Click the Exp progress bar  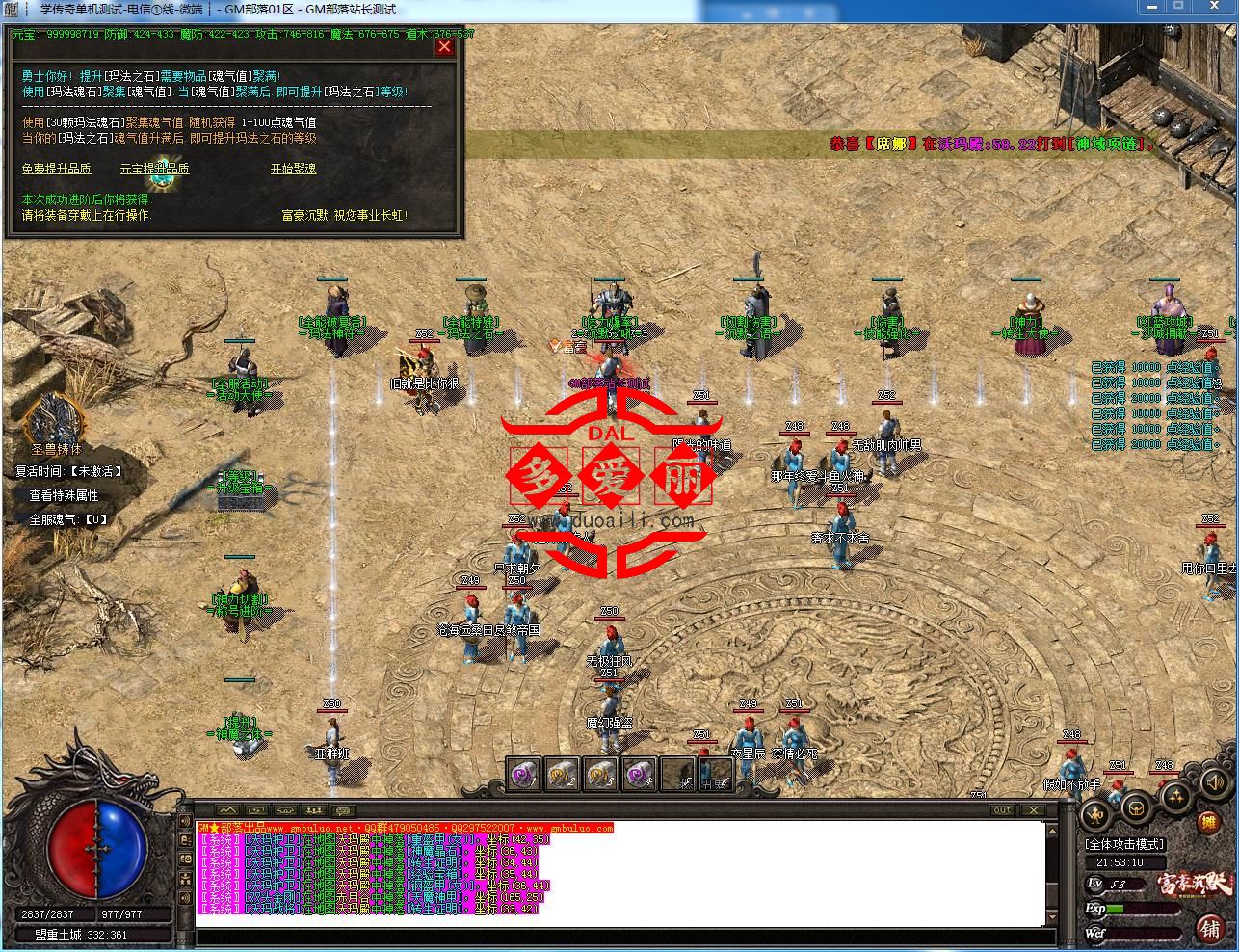click(1145, 908)
